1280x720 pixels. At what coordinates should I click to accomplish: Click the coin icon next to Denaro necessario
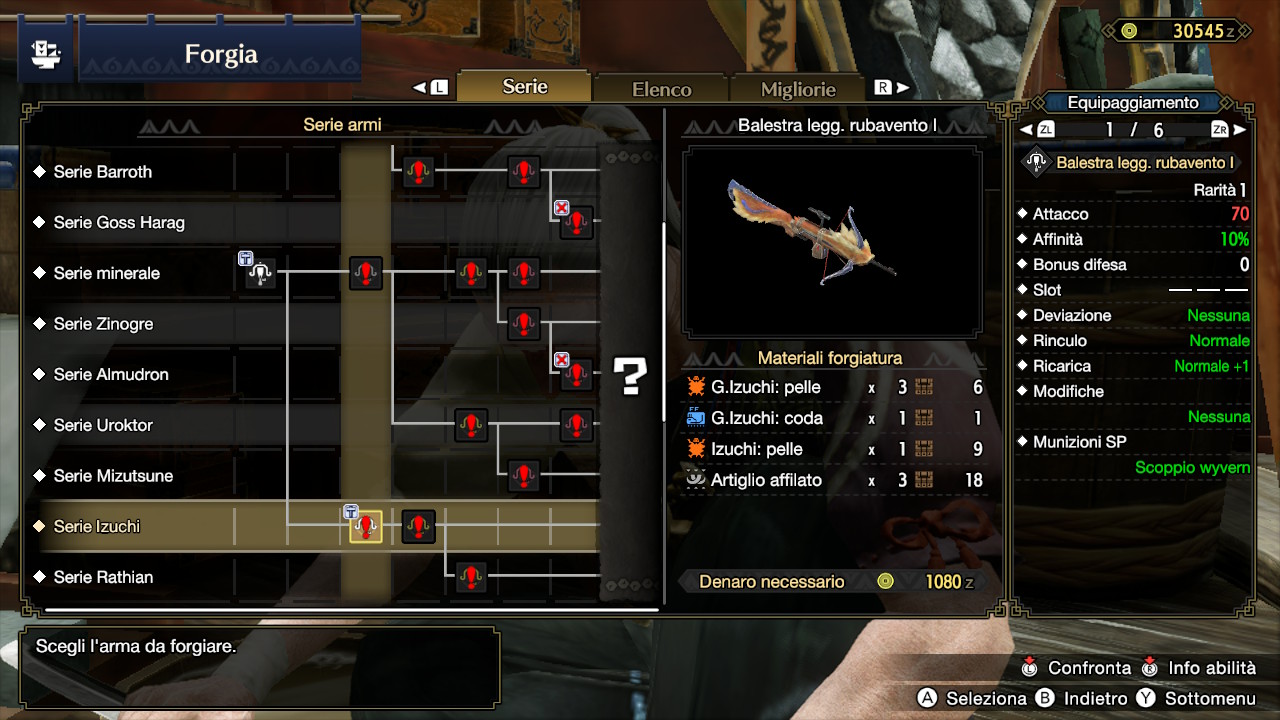coord(884,580)
